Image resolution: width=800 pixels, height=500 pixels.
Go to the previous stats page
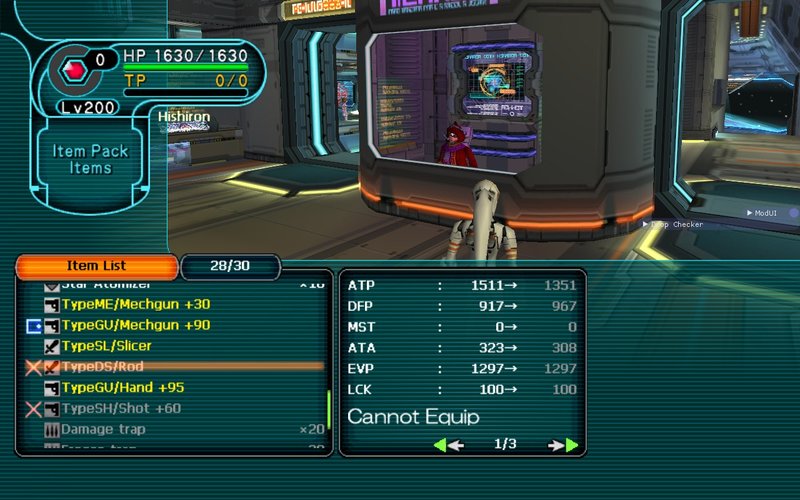point(447,445)
